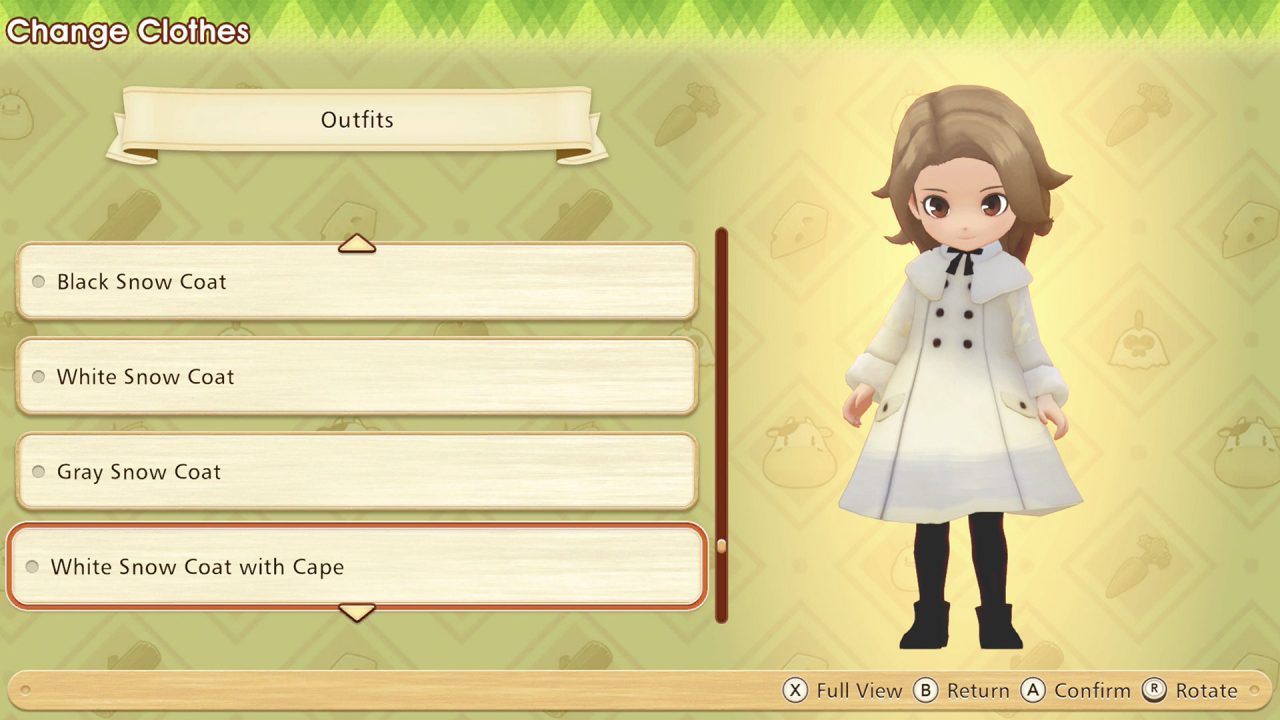This screenshot has width=1280, height=720.
Task: Click the outfit list scrollbar handle
Action: (x=721, y=546)
